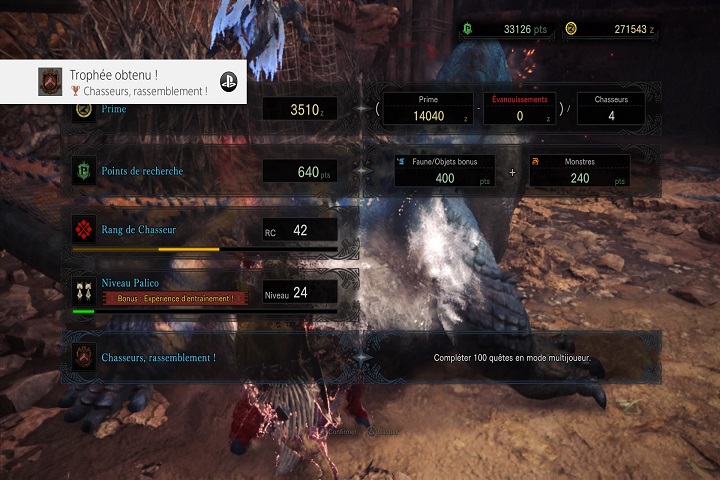Select the Points de recherche row
The image size is (720, 480).
point(204,171)
